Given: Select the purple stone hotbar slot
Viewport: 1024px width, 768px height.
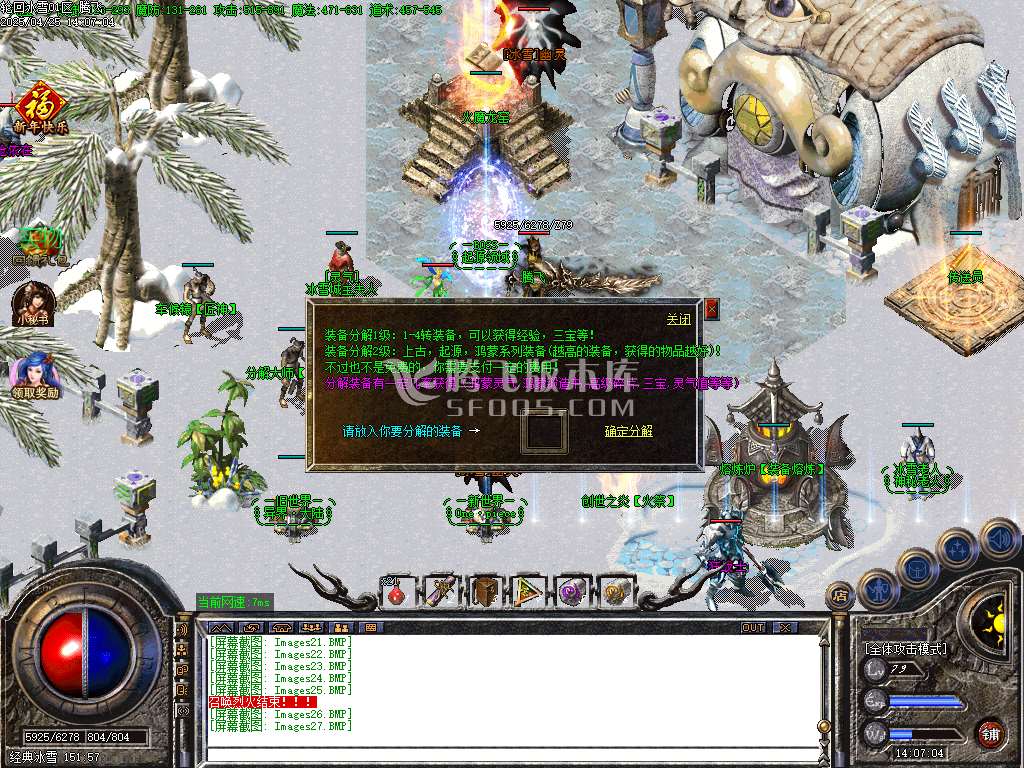Looking at the screenshot, I should coord(573,592).
